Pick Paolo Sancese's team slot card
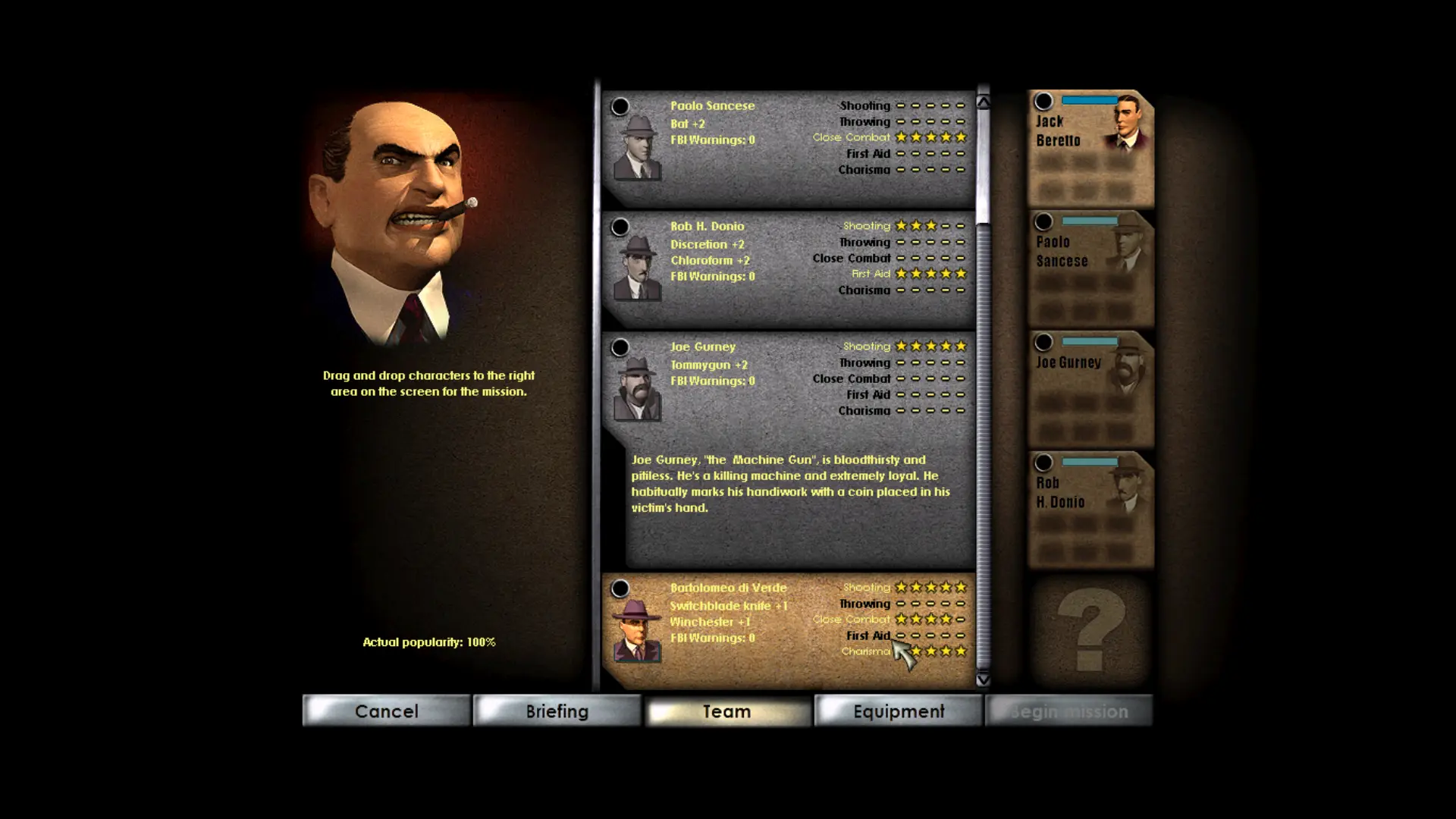 tap(1090, 268)
